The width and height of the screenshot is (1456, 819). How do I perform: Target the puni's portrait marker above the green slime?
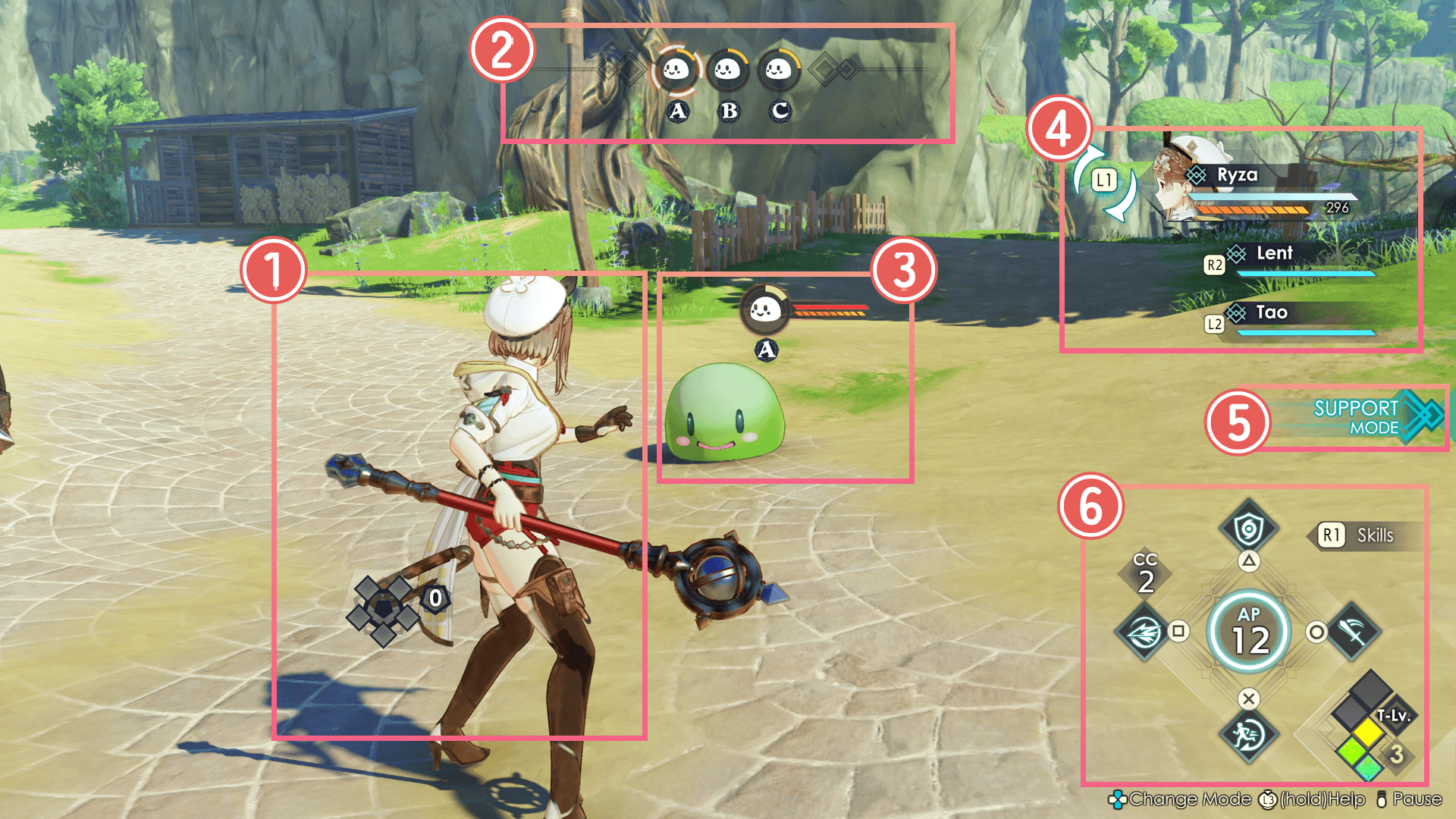click(764, 309)
